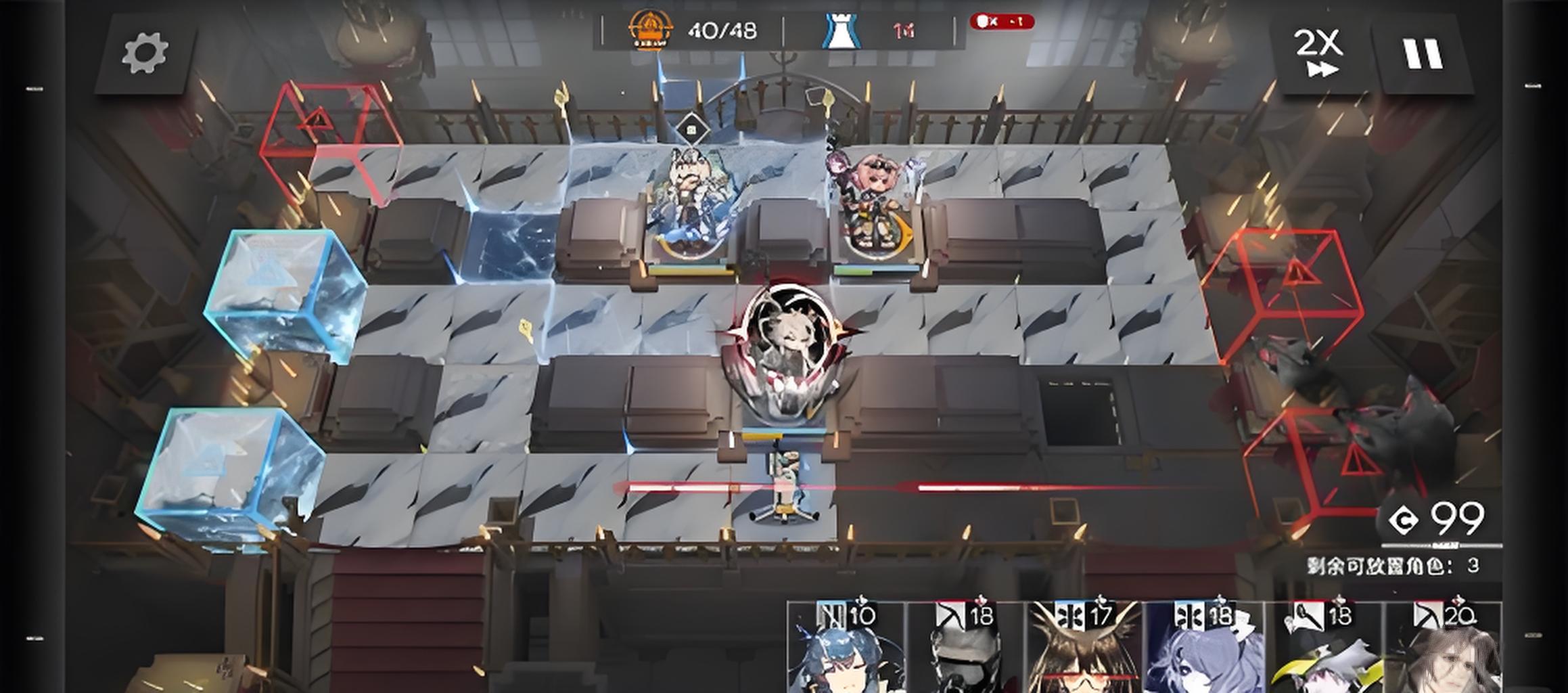Pause the battle
Screen dimensions: 1568x693
click(x=1423, y=53)
